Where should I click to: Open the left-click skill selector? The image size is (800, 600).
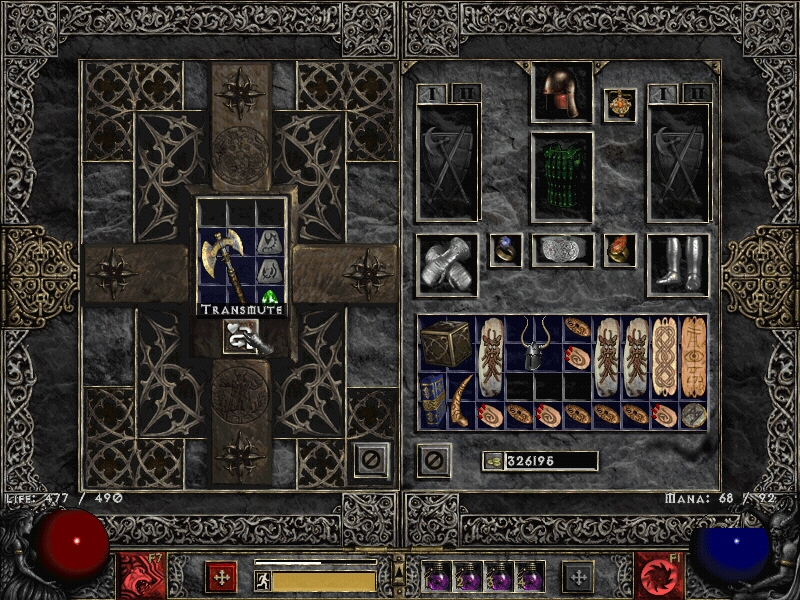[x=220, y=577]
